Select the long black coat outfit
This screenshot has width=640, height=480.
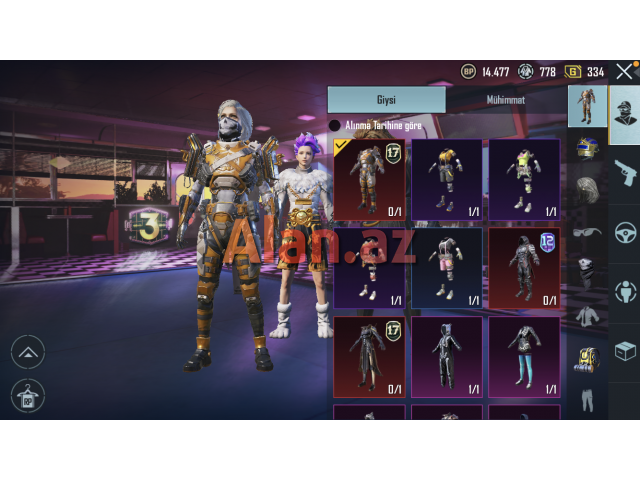point(369,357)
